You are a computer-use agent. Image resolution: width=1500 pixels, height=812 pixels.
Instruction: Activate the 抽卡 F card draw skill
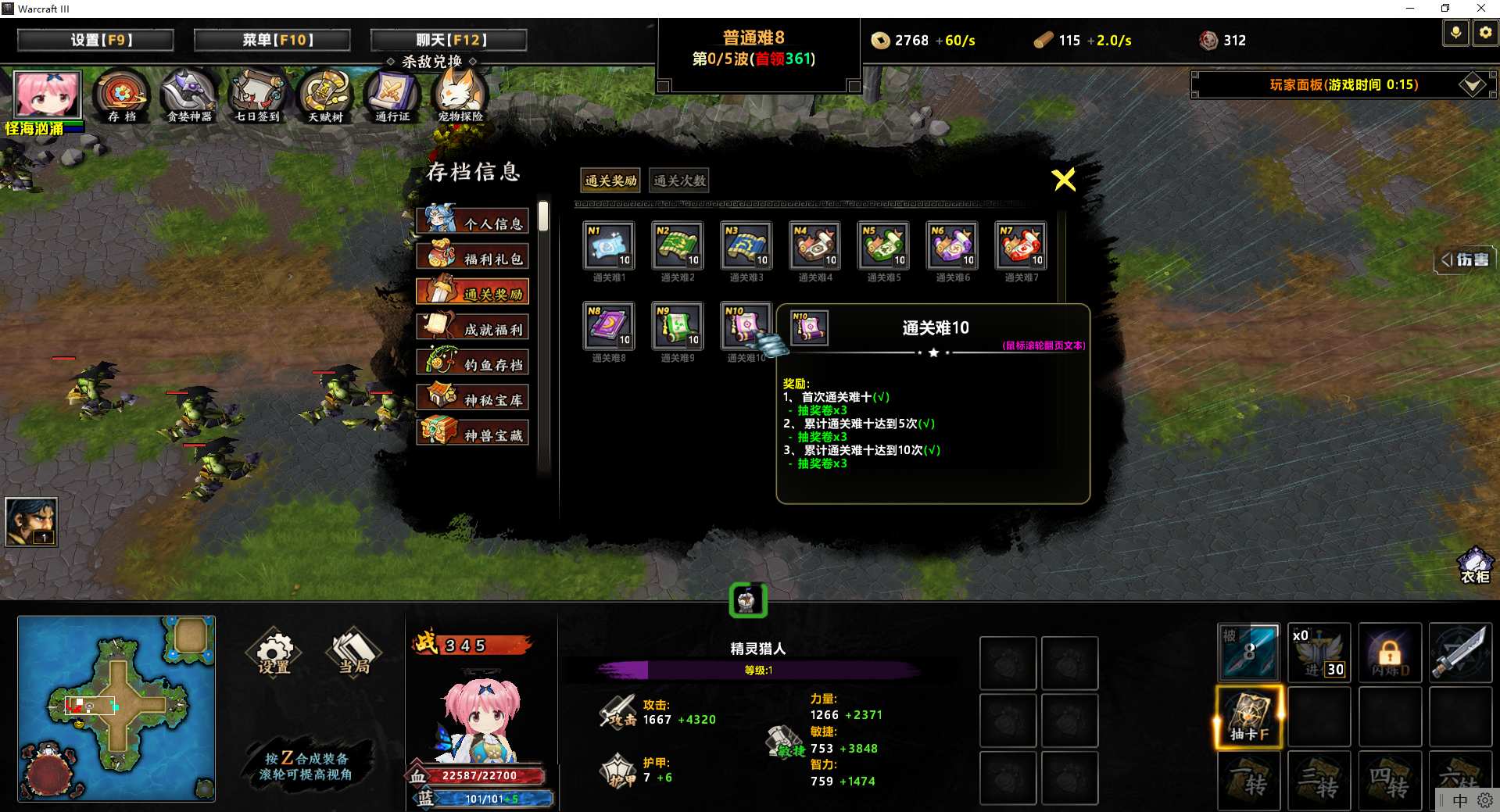coord(1248,717)
